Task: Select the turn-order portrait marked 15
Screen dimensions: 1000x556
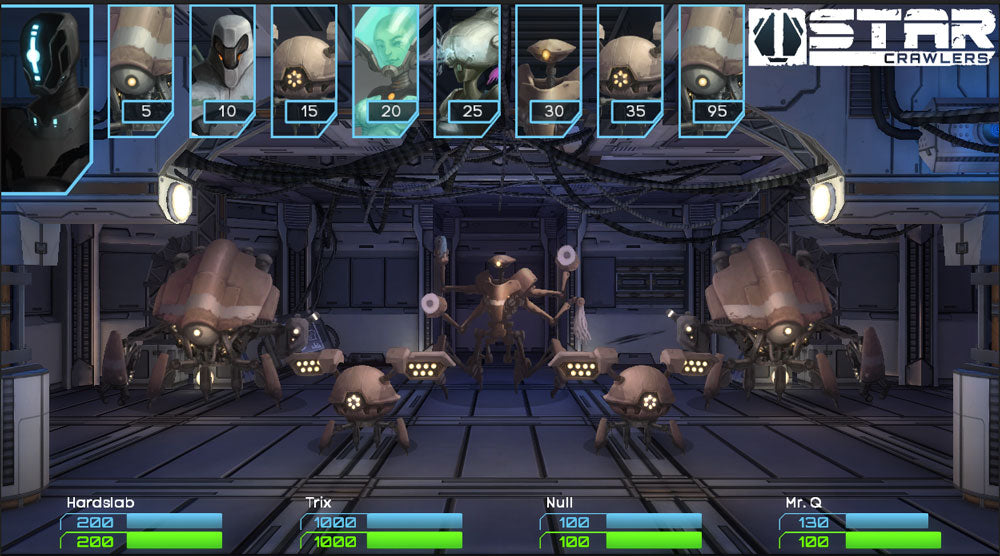Action: pos(304,70)
